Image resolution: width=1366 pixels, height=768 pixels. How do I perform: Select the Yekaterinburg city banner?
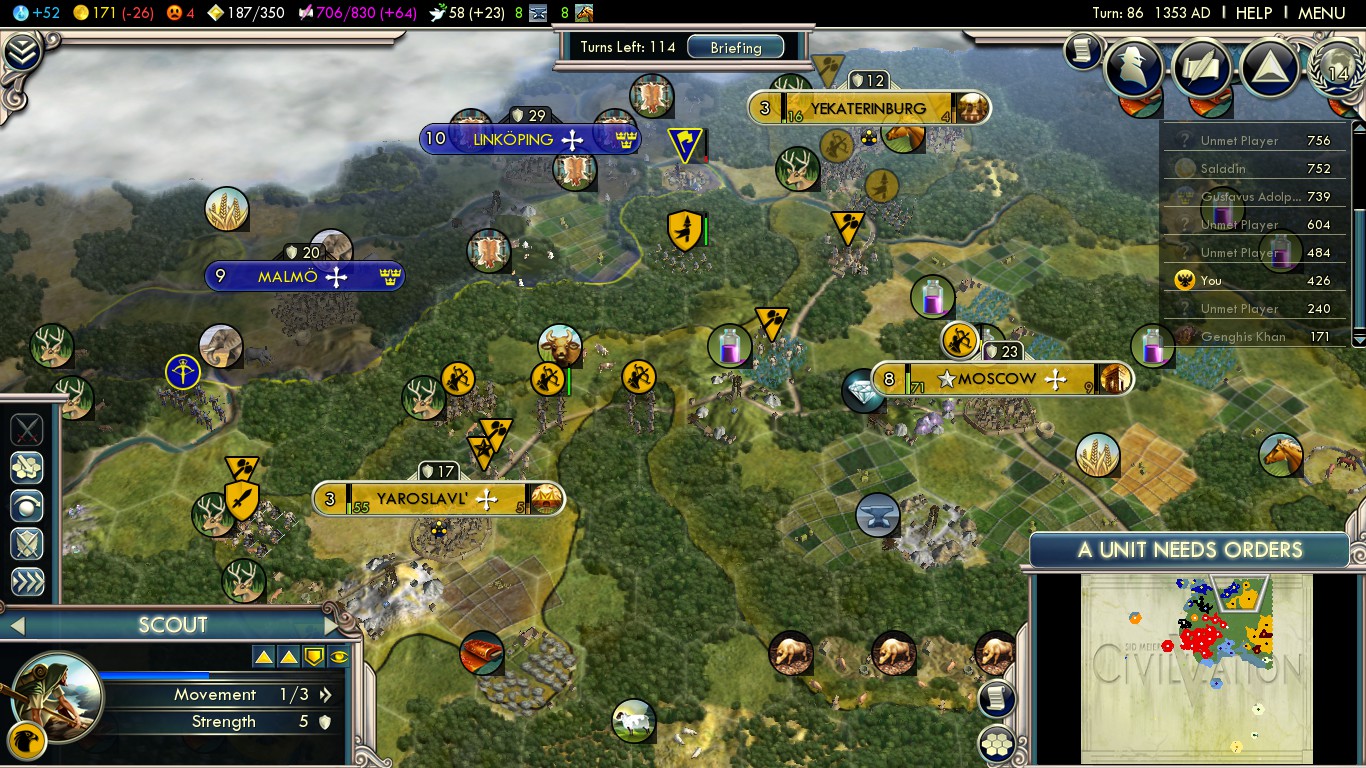868,107
